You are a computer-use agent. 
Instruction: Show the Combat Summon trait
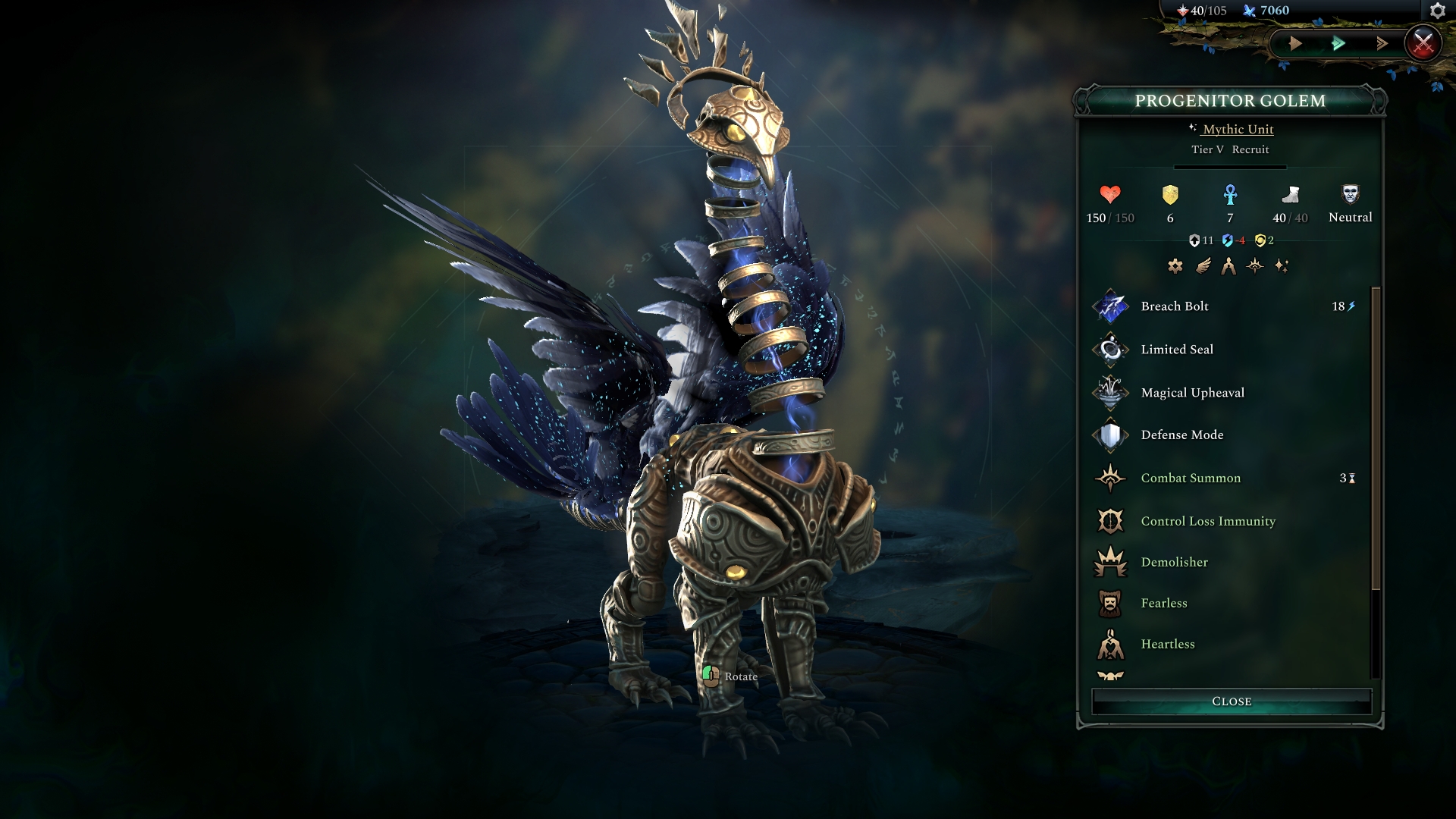1191,479
